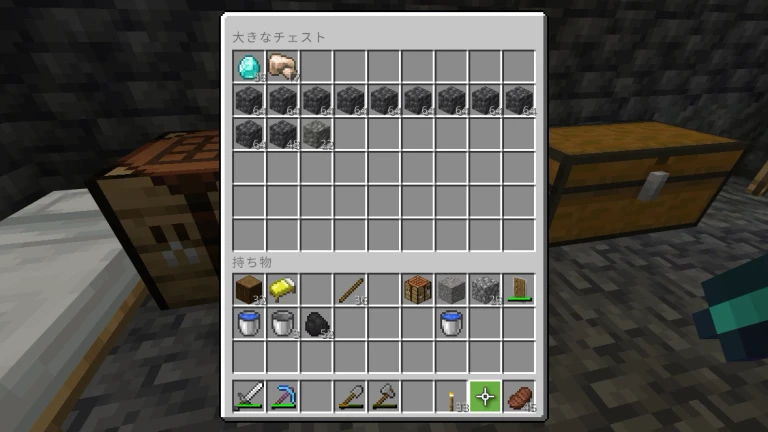Pick up the 48-count cobbled deepslate stack
Screen dimensions: 768x432
click(x=282, y=134)
